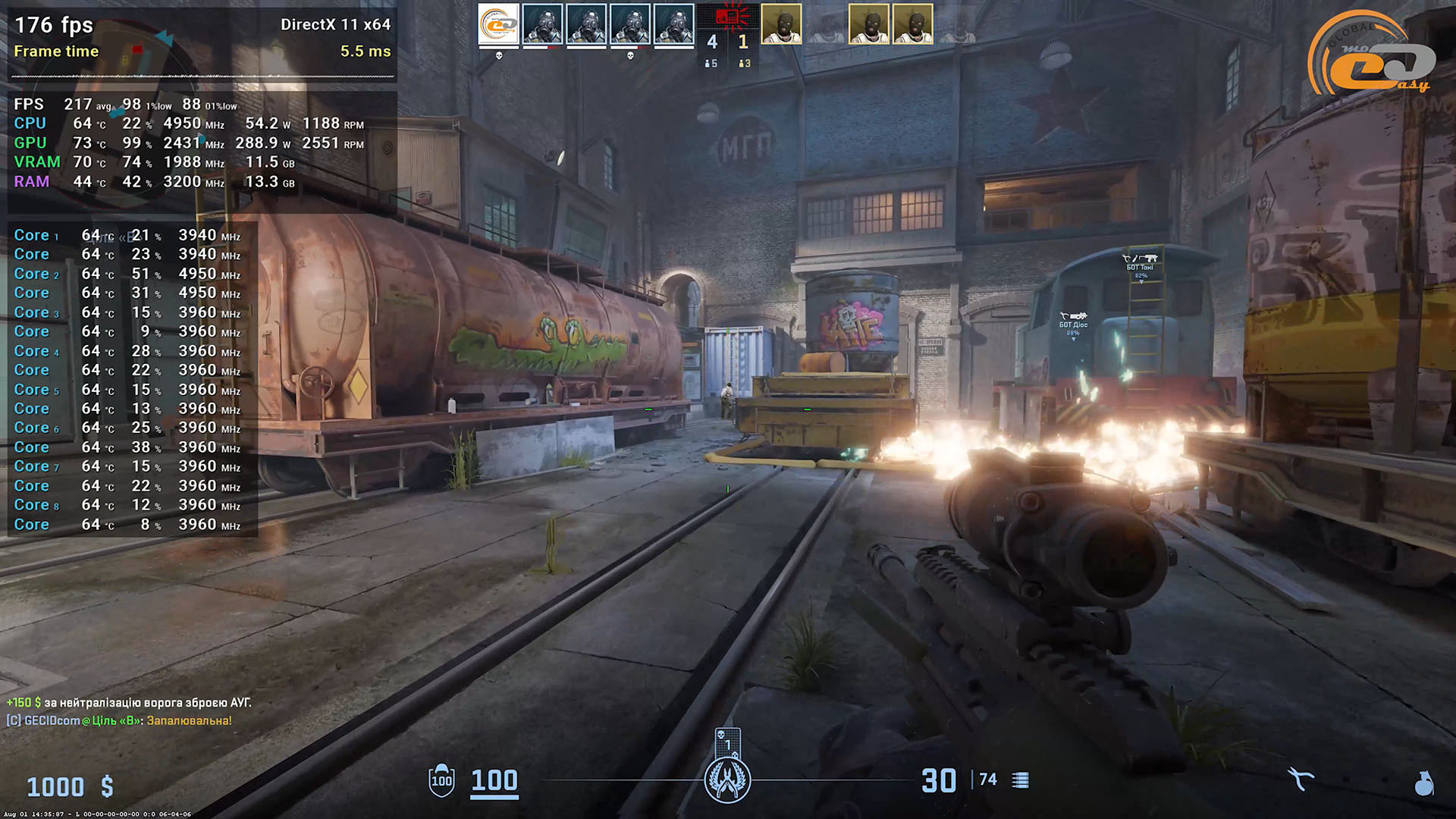Click the armor shield icon
This screenshot has width=1456, height=819.
click(441, 780)
